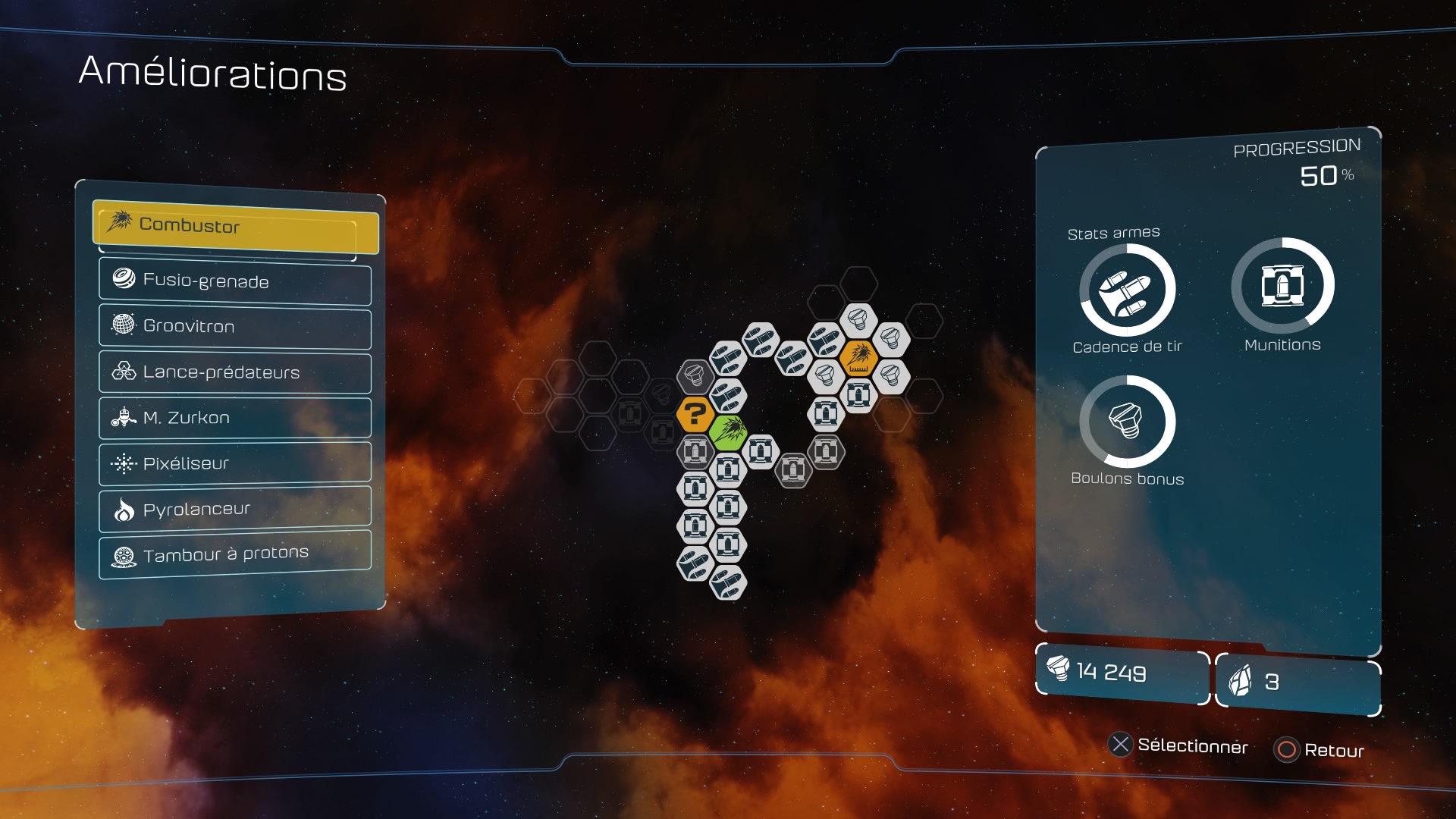Choose Fusio-grenade from the weapon list
This screenshot has height=819, width=1456.
(235, 281)
